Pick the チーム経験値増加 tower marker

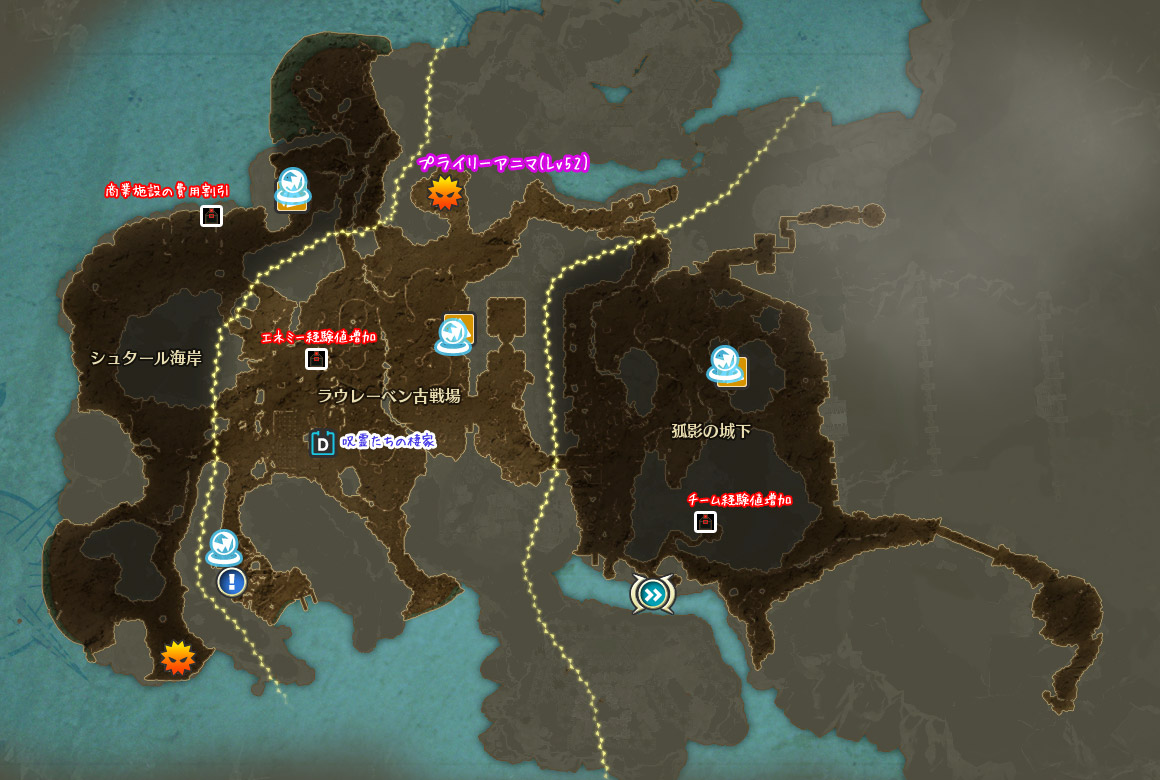[x=705, y=521]
